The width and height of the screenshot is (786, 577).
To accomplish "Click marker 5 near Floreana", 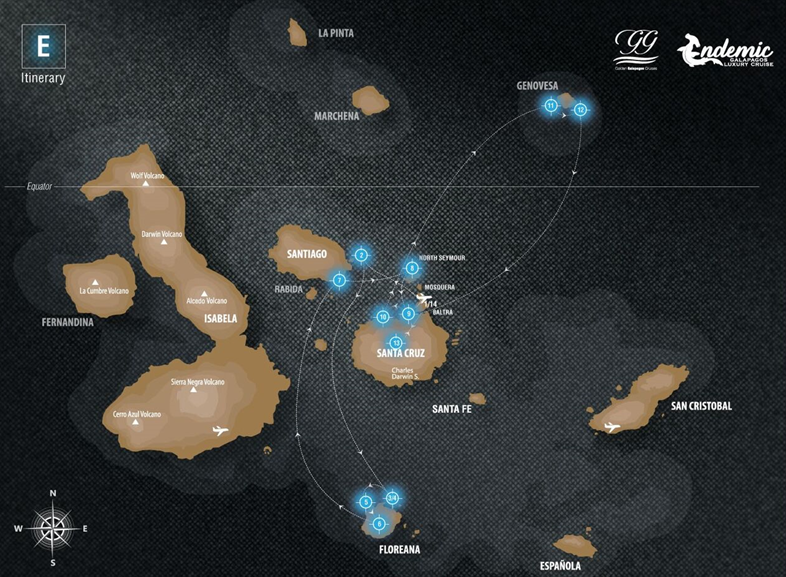I will click(x=366, y=501).
